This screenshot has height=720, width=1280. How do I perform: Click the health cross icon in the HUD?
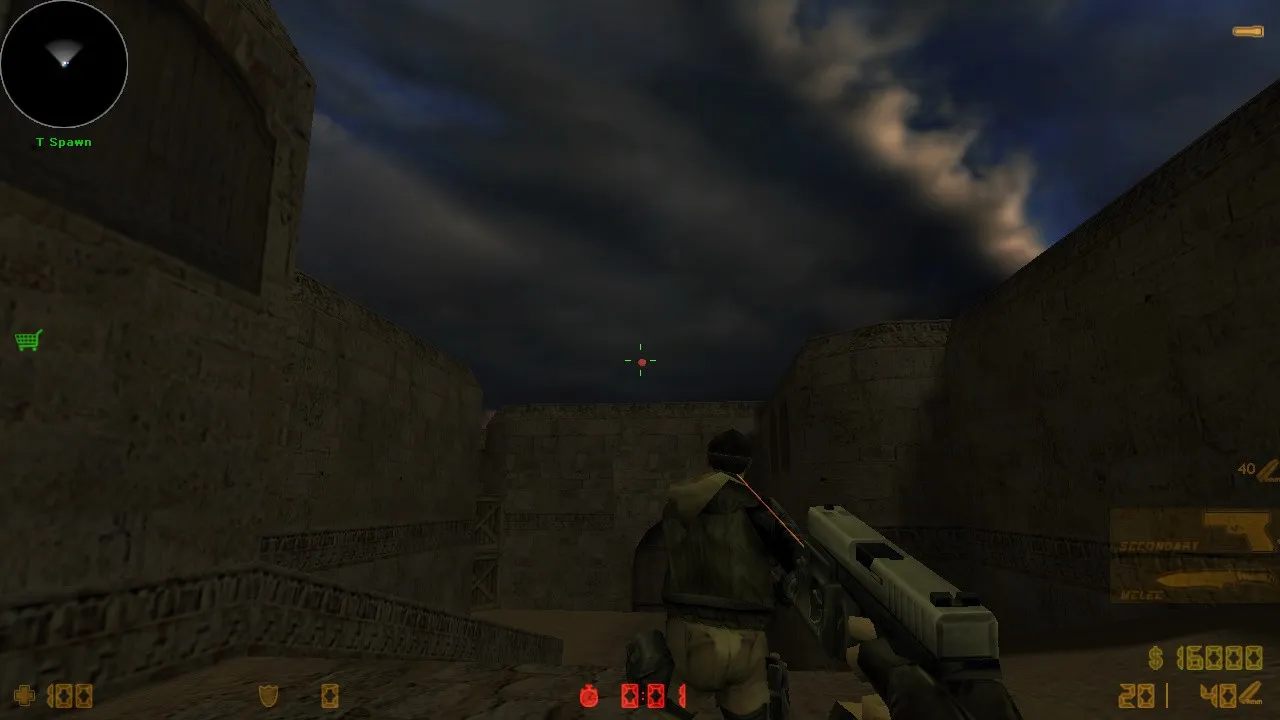pyautogui.click(x=22, y=696)
